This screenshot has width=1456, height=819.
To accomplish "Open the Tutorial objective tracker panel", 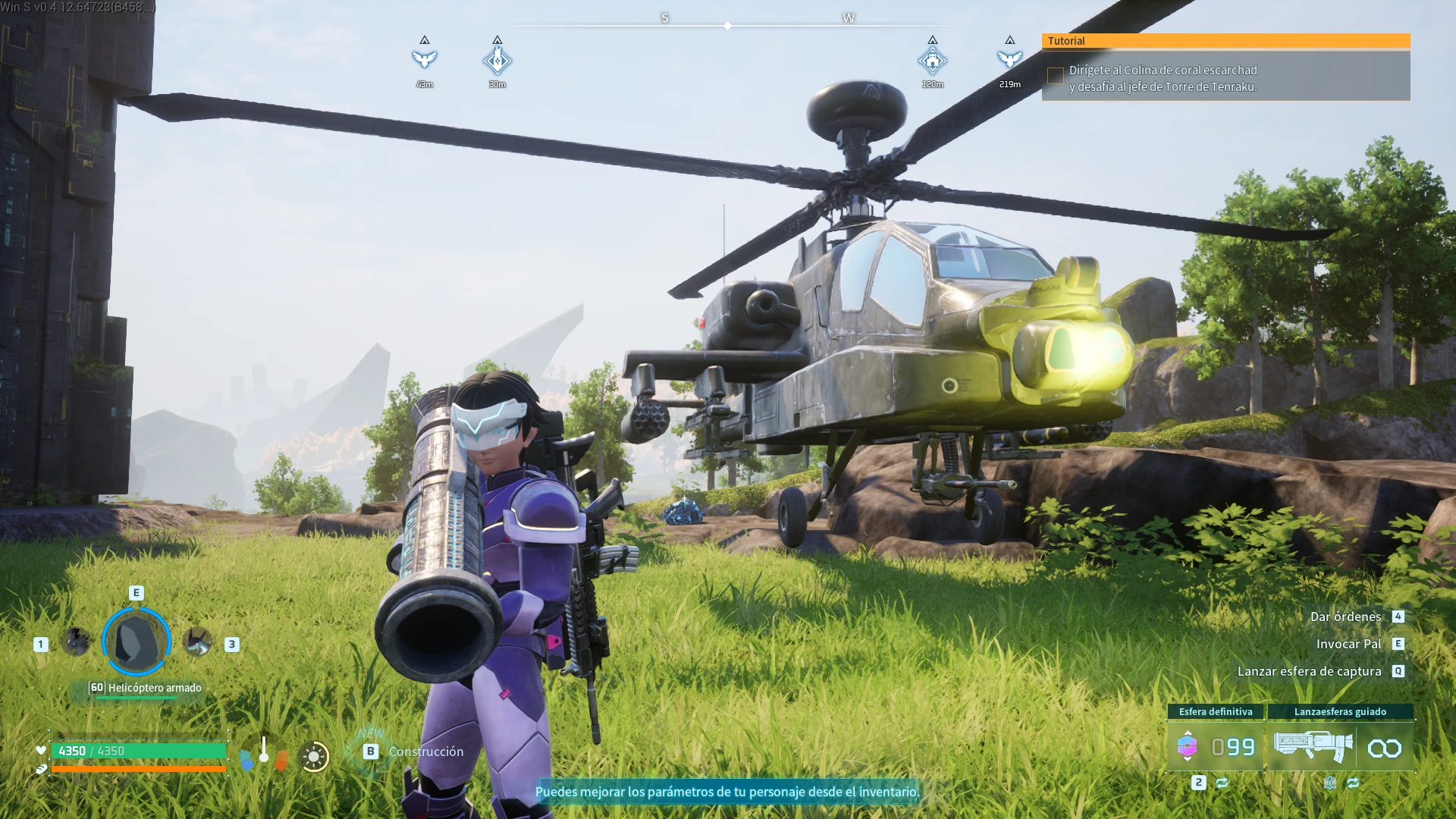I will pos(1225,41).
